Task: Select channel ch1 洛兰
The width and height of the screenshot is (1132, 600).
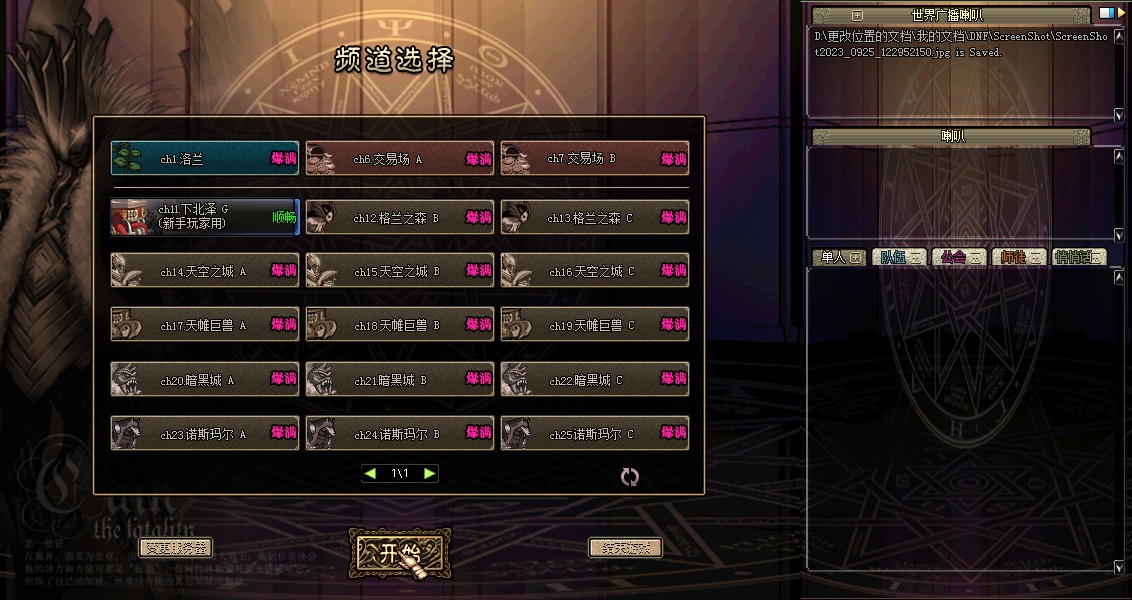Action: tap(204, 158)
